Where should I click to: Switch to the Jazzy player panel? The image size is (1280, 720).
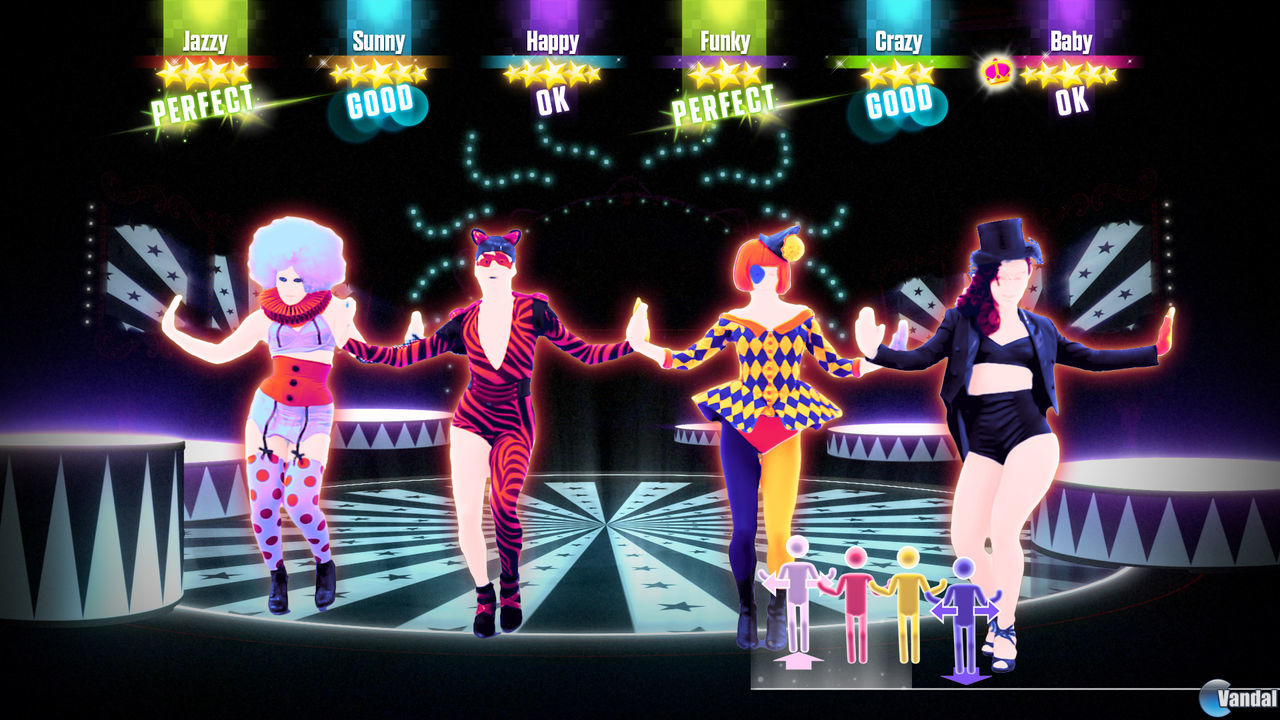(204, 42)
